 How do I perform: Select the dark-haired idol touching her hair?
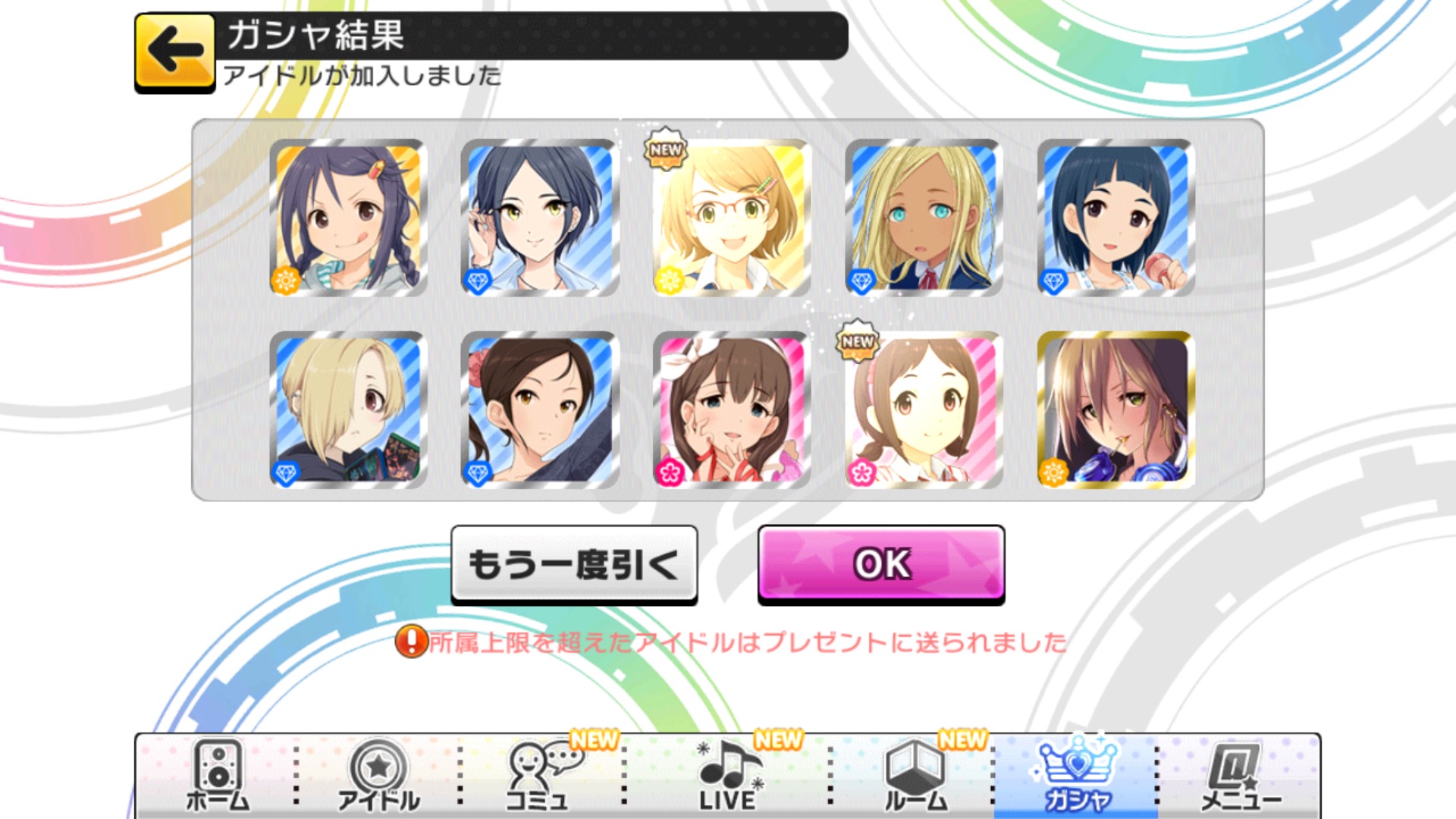click(539, 218)
